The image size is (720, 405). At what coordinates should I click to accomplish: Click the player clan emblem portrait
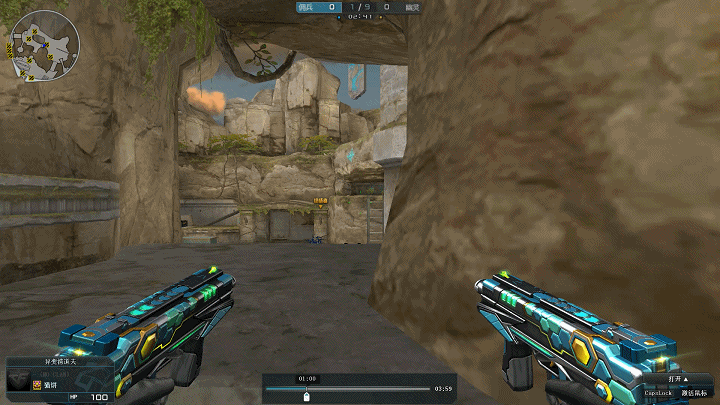point(19,380)
